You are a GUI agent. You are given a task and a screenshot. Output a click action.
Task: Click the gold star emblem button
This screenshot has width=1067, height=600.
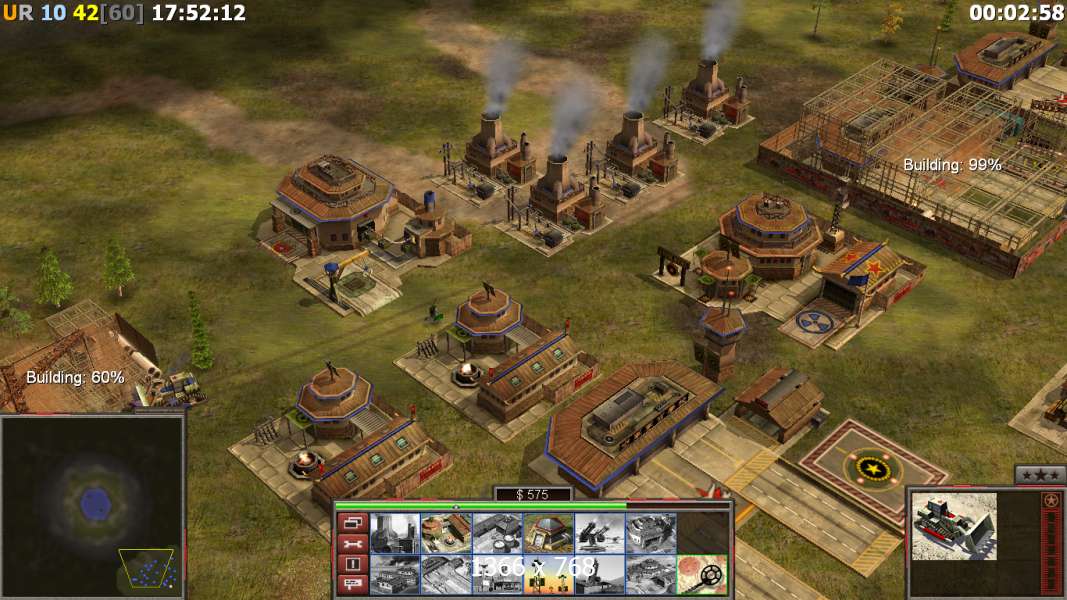(x=1052, y=500)
